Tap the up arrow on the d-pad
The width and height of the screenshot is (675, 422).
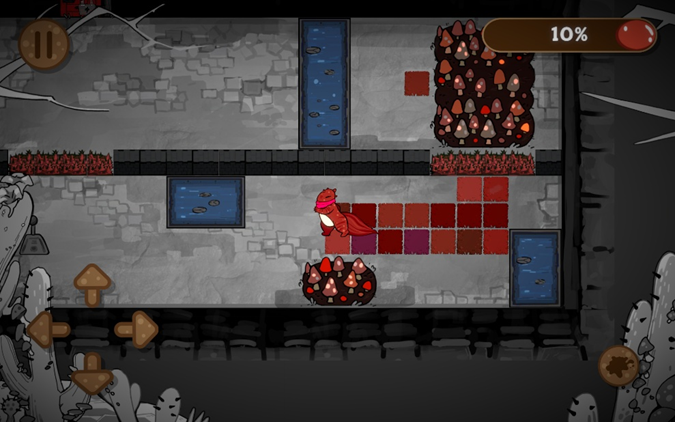click(92, 284)
